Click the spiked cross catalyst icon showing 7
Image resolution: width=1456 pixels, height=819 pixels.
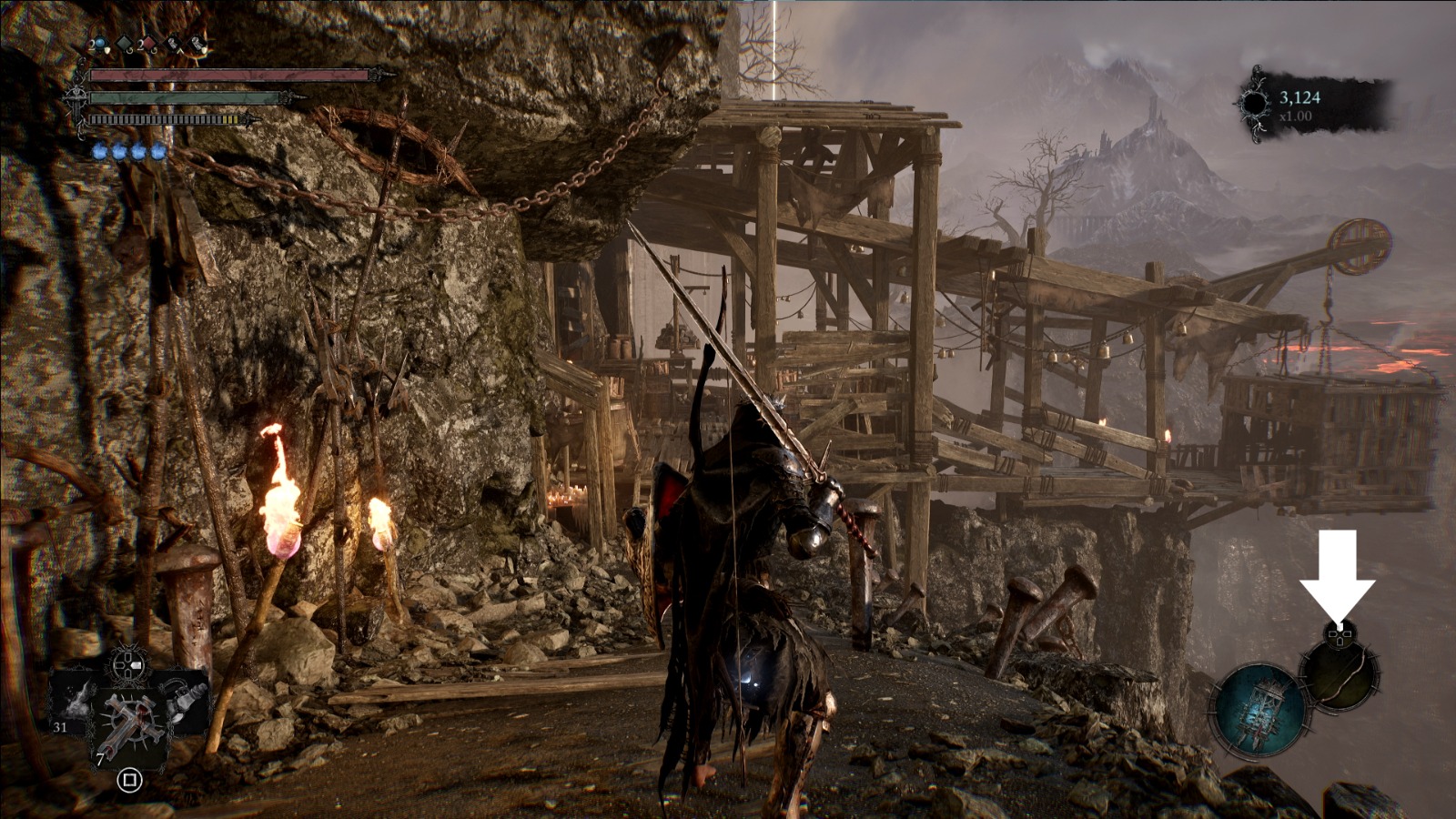[129, 721]
